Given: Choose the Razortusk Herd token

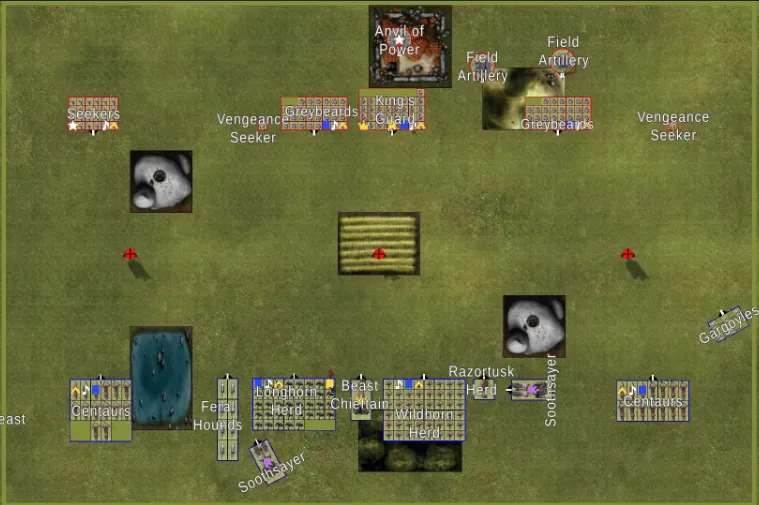Looking at the screenshot, I should pyautogui.click(x=484, y=388).
